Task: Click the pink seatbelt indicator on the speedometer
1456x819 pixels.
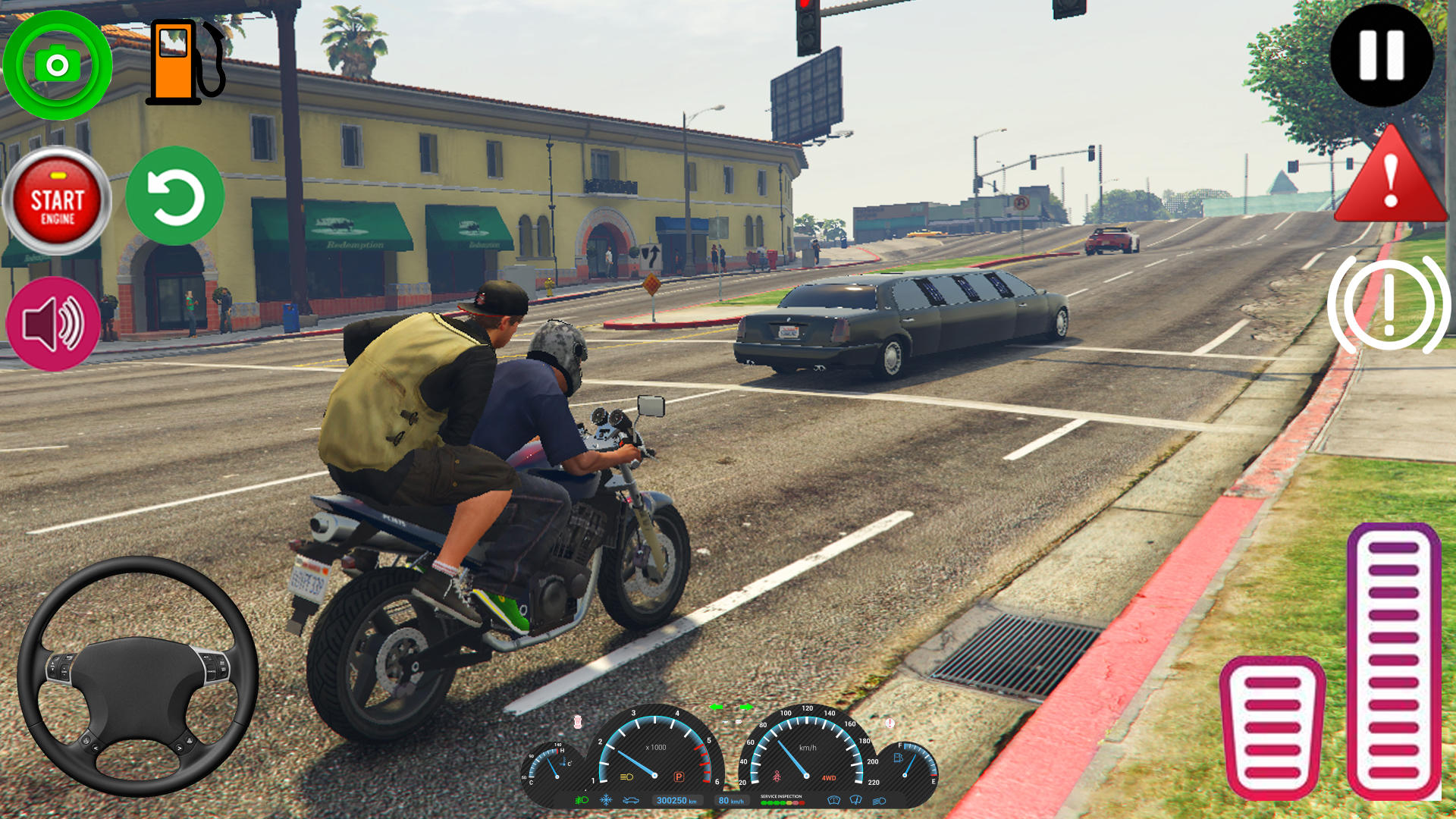Action: pyautogui.click(x=777, y=775)
